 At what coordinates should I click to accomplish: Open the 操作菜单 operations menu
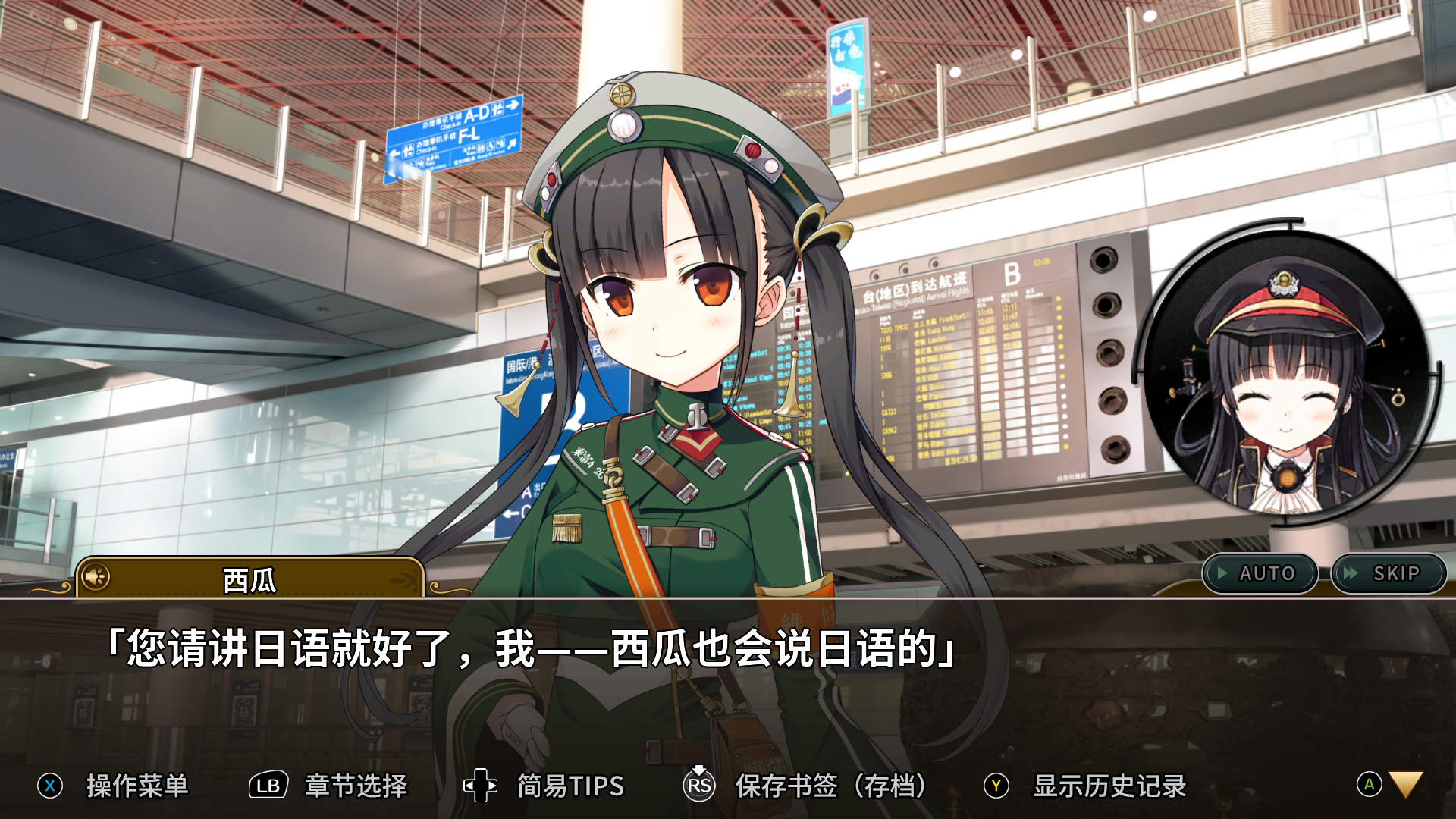pos(136,786)
